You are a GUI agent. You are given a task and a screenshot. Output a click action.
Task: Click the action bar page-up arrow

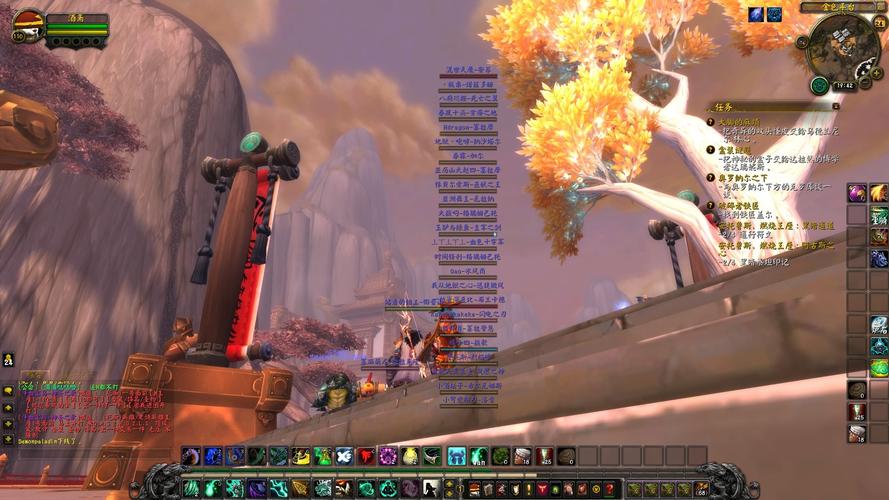tap(448, 484)
